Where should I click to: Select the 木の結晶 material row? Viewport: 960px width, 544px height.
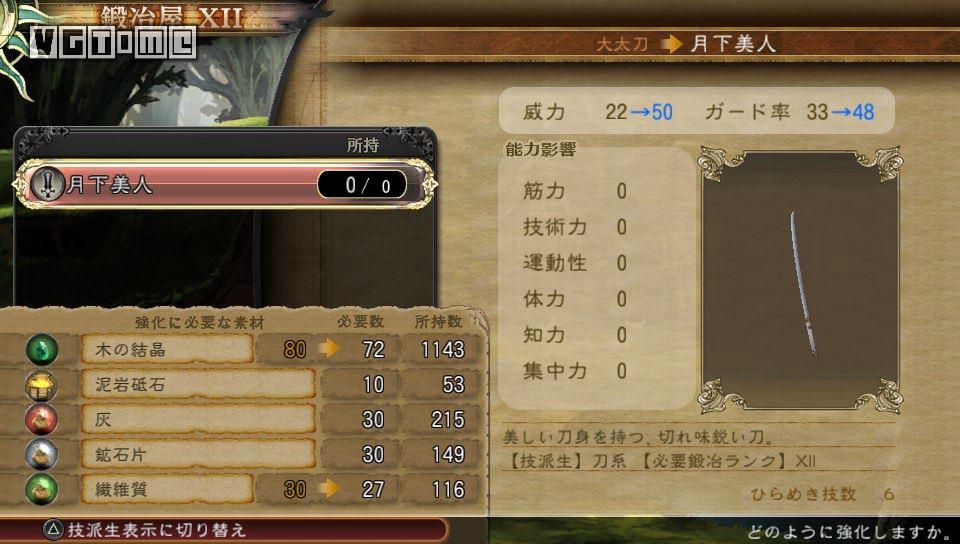pyautogui.click(x=166, y=349)
